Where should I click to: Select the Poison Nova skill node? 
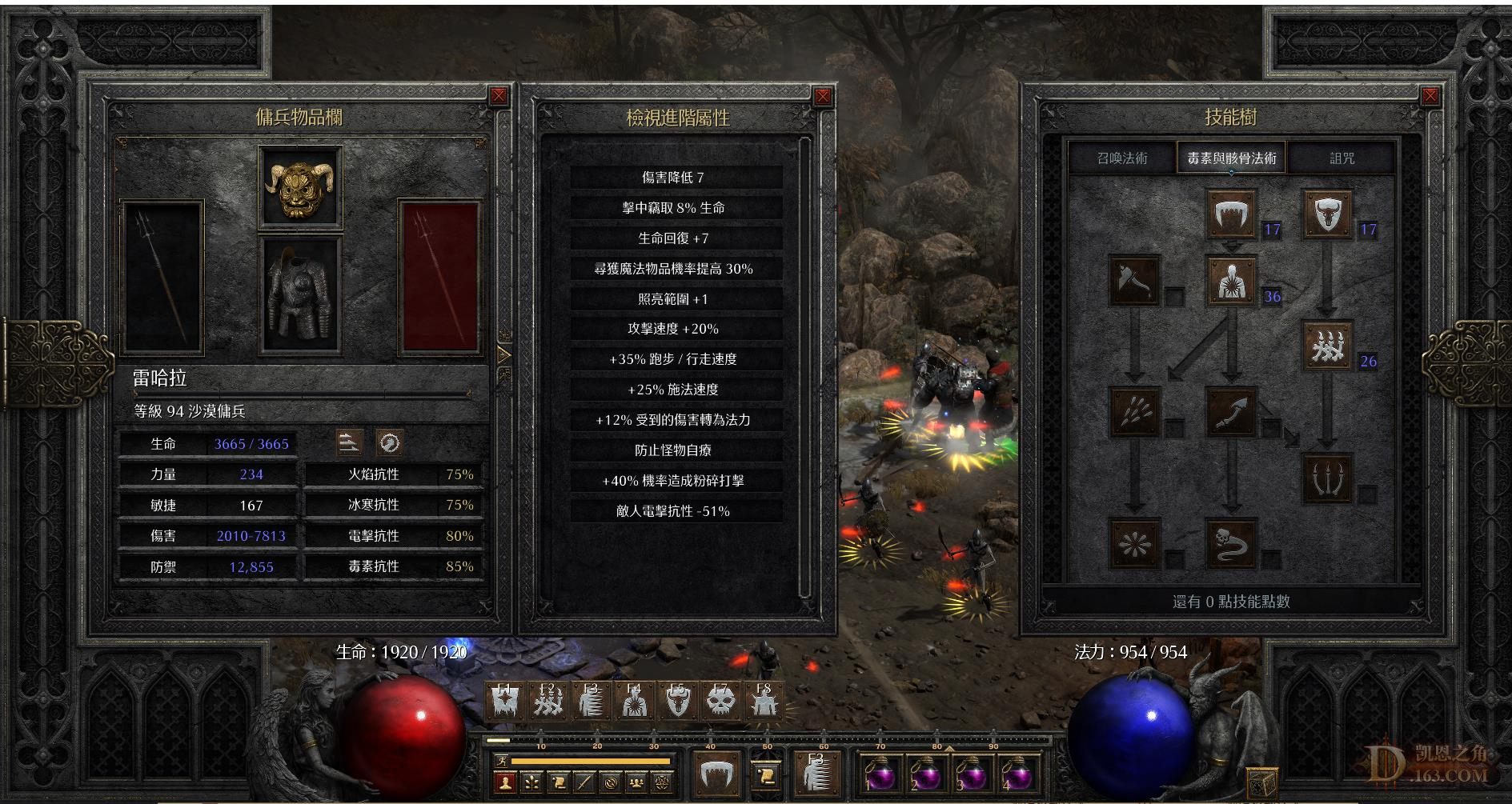click(x=1134, y=543)
